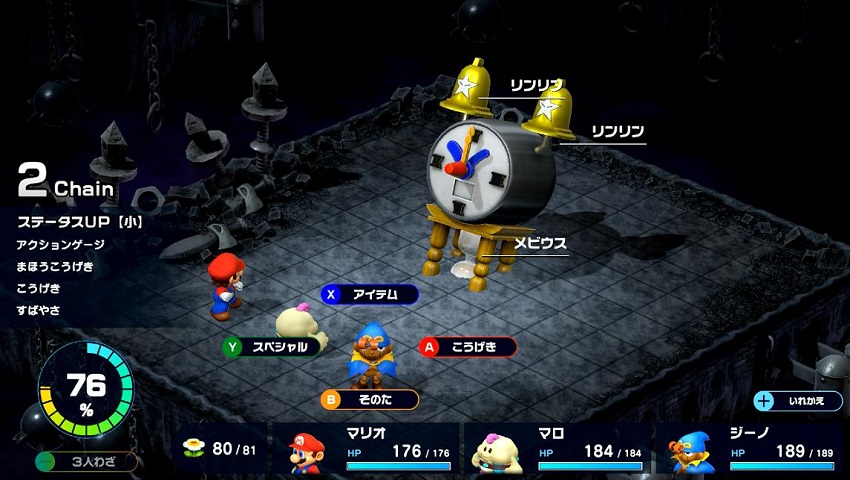
Task: Select the スペシャル special command
Action: tap(274, 347)
